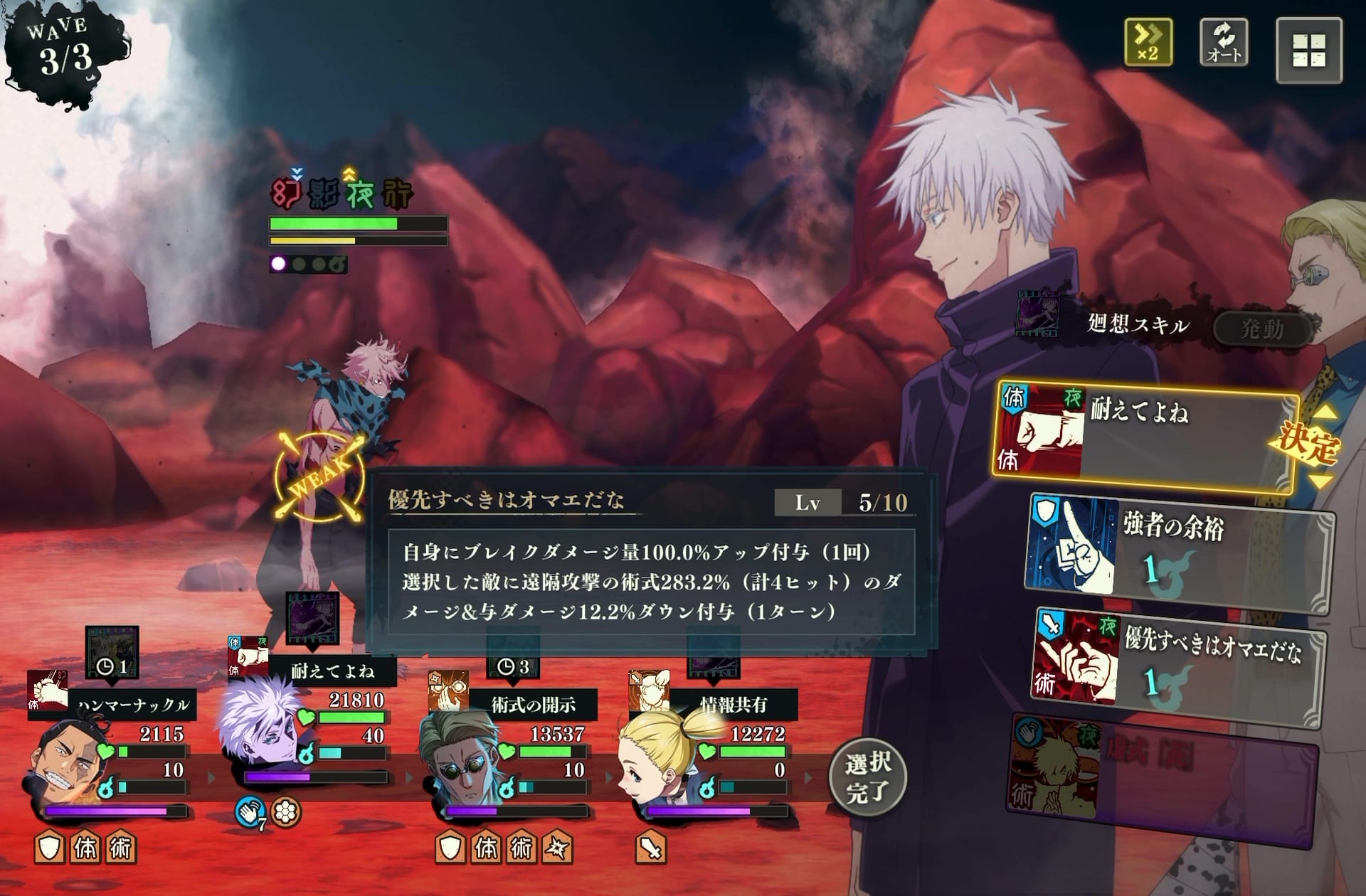Click the 選択完了 round button

[867, 777]
